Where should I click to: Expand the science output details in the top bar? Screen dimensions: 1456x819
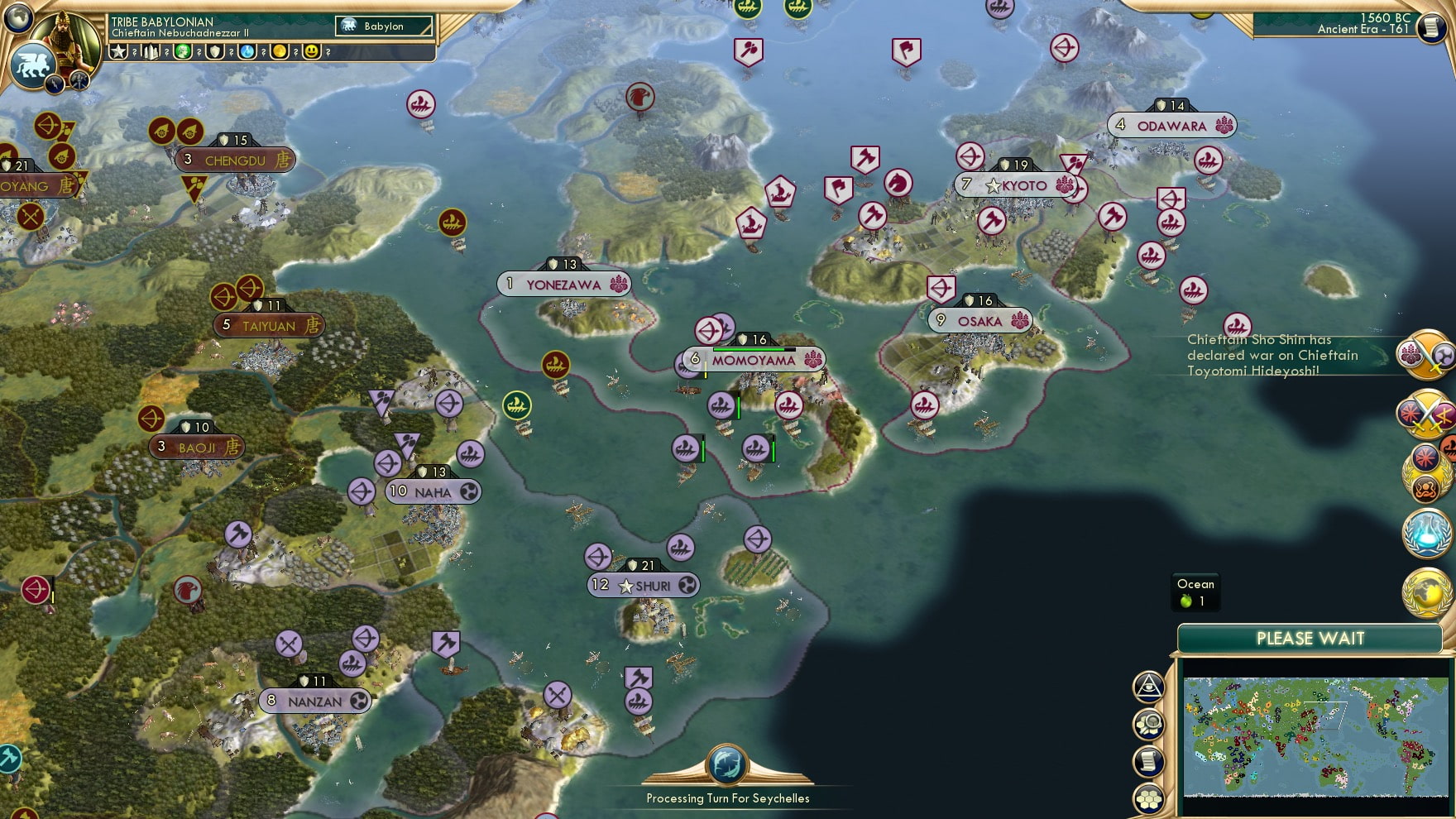(x=247, y=53)
